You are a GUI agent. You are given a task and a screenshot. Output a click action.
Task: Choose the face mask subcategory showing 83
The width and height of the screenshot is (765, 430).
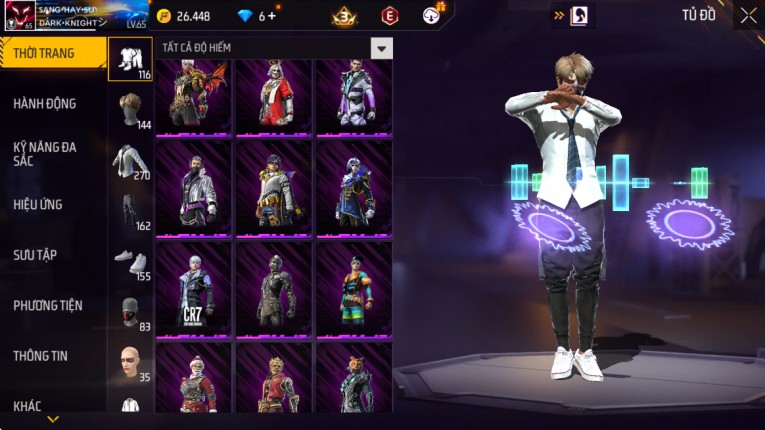[x=130, y=312]
